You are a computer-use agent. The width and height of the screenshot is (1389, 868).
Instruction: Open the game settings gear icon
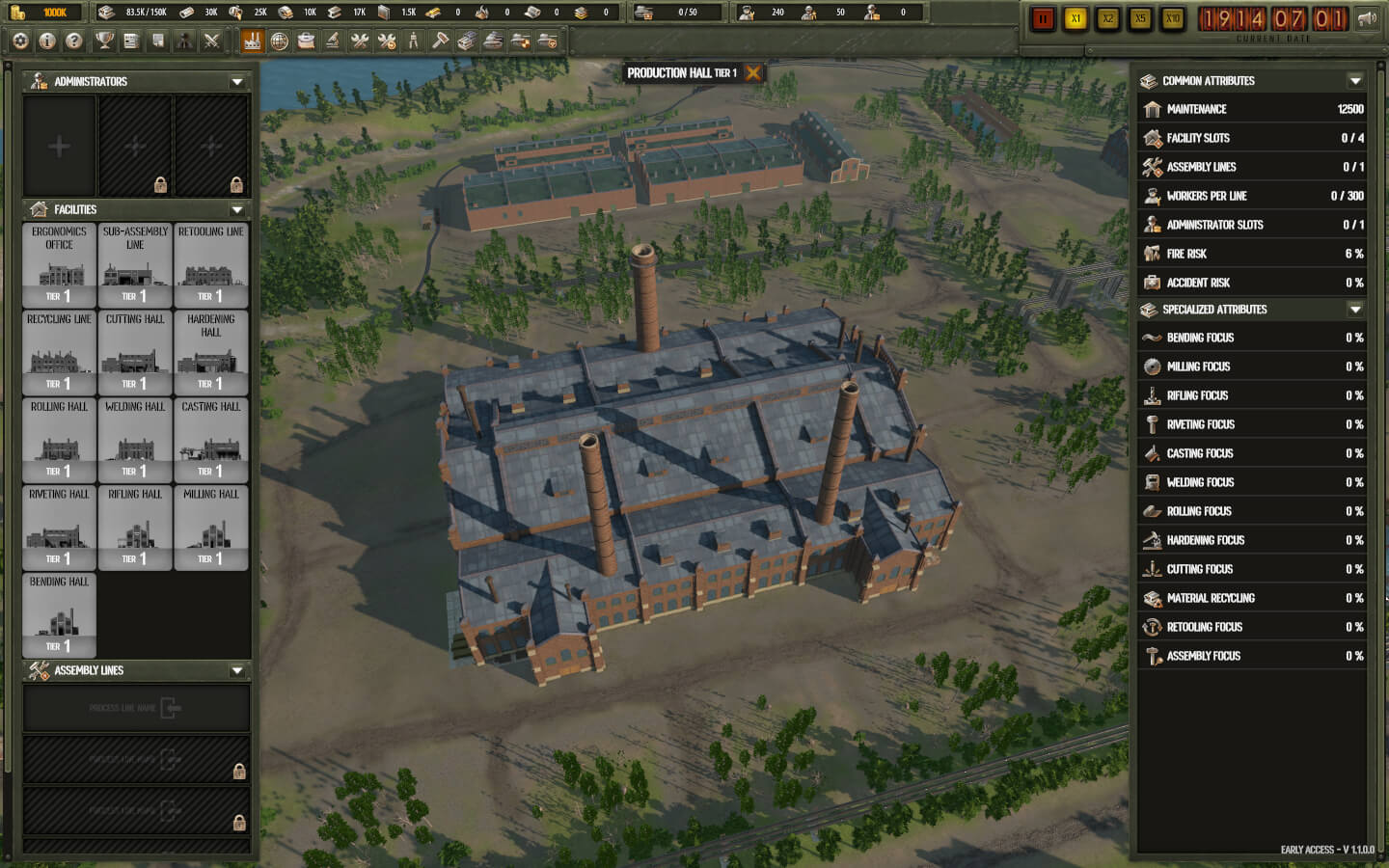point(19,41)
